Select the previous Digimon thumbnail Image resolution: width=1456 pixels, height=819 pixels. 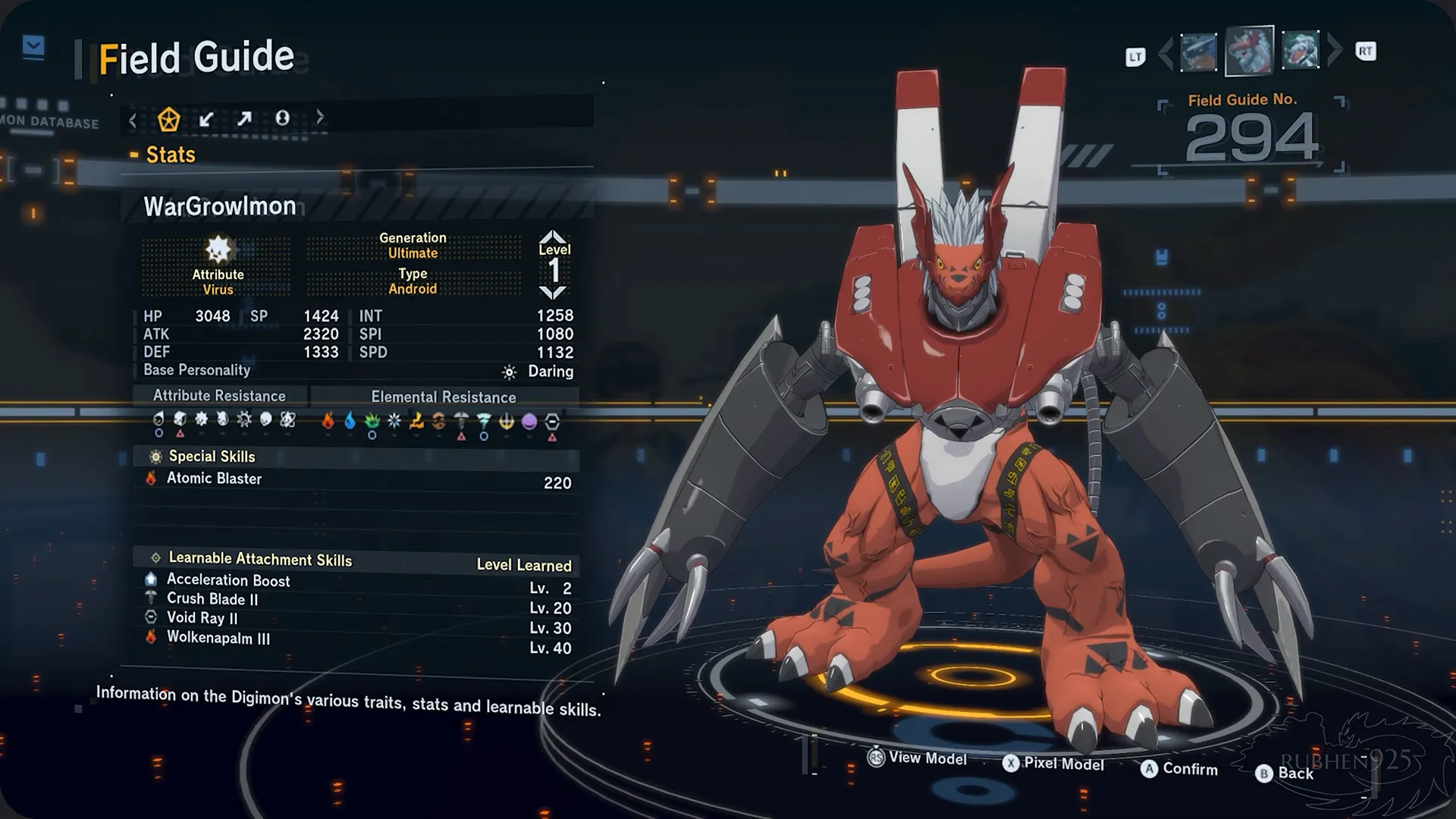[x=1198, y=52]
